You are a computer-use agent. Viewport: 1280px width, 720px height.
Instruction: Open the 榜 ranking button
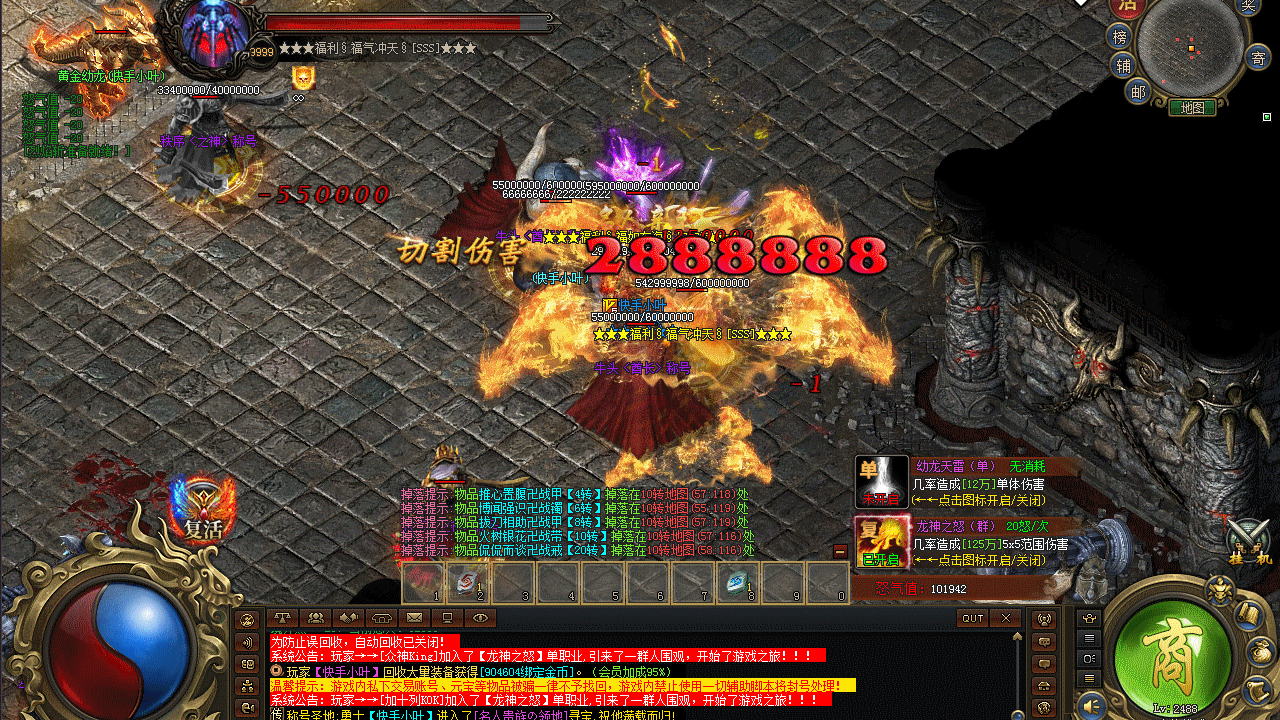tap(1119, 37)
